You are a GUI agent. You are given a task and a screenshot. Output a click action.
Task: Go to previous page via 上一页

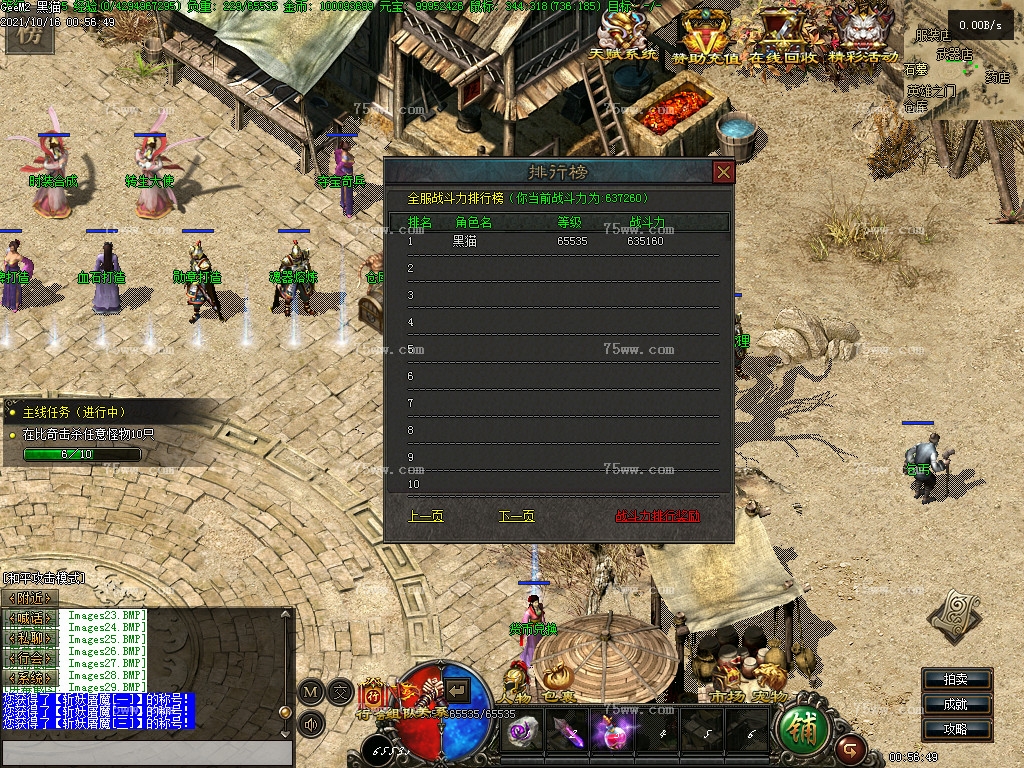426,516
